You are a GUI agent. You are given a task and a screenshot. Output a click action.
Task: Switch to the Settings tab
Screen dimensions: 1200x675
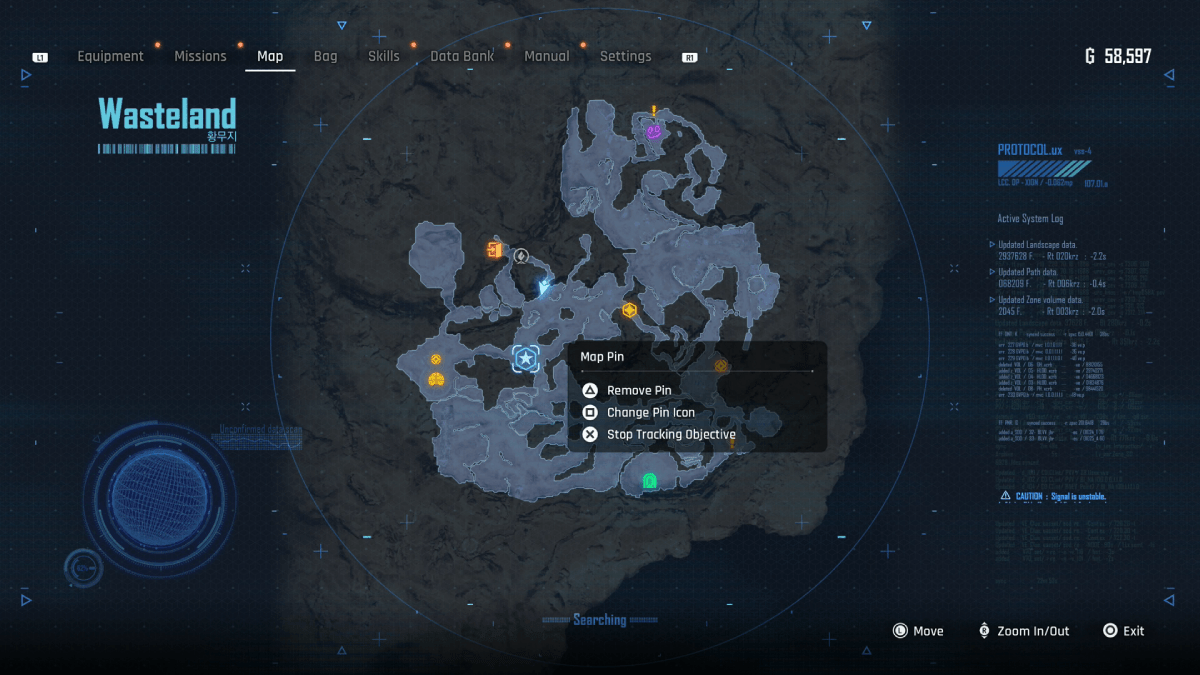pyautogui.click(x=625, y=57)
